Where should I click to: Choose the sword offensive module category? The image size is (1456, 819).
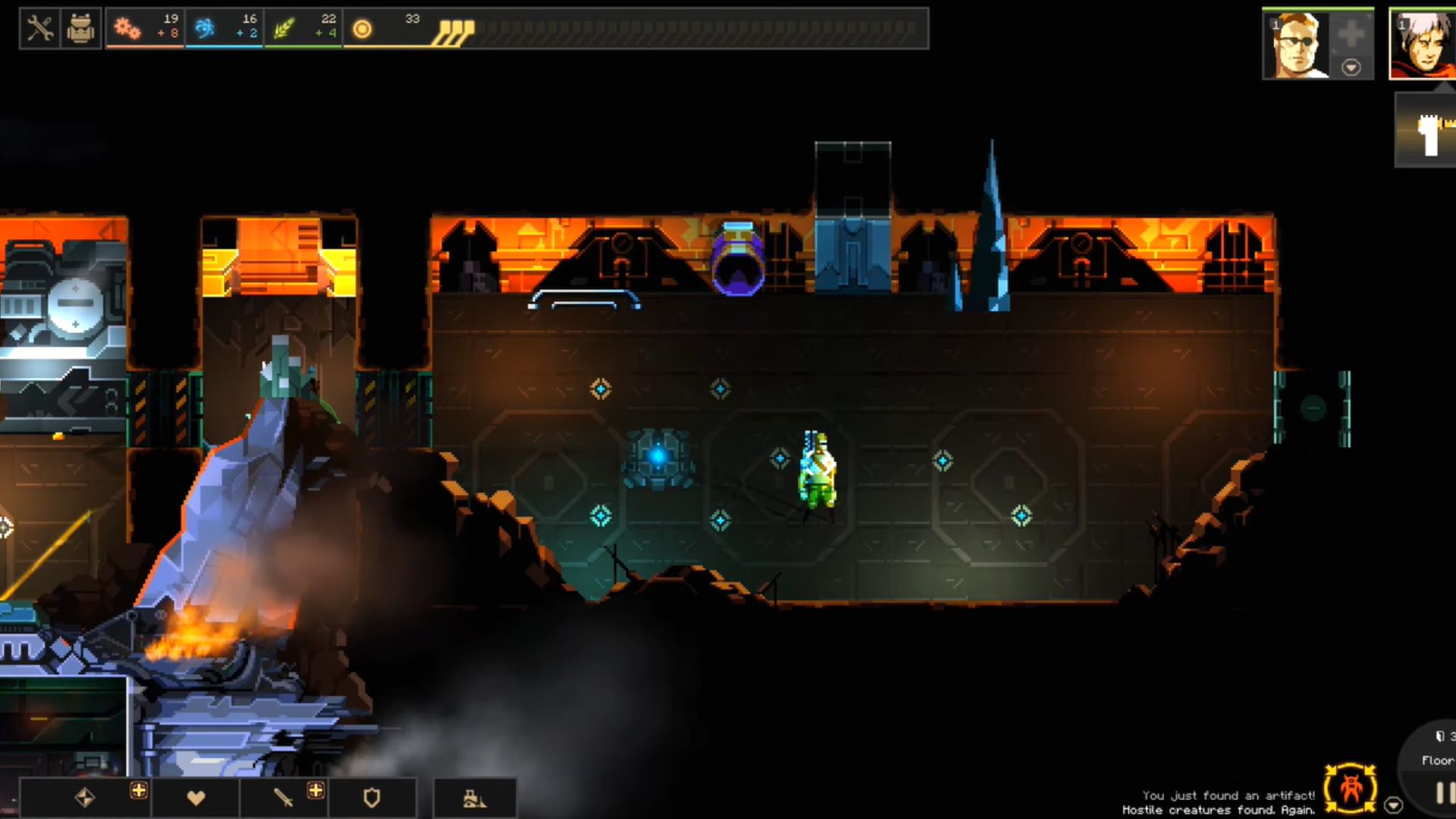[283, 798]
